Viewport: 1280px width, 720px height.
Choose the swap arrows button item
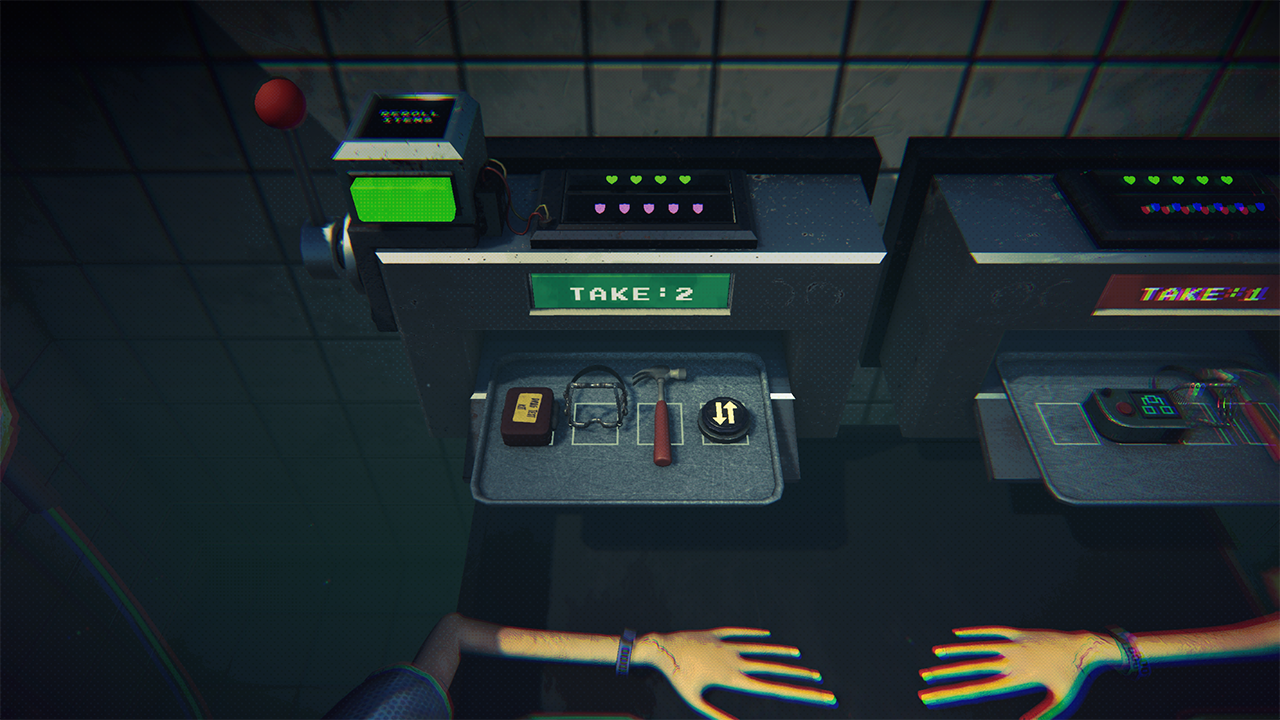(x=724, y=415)
